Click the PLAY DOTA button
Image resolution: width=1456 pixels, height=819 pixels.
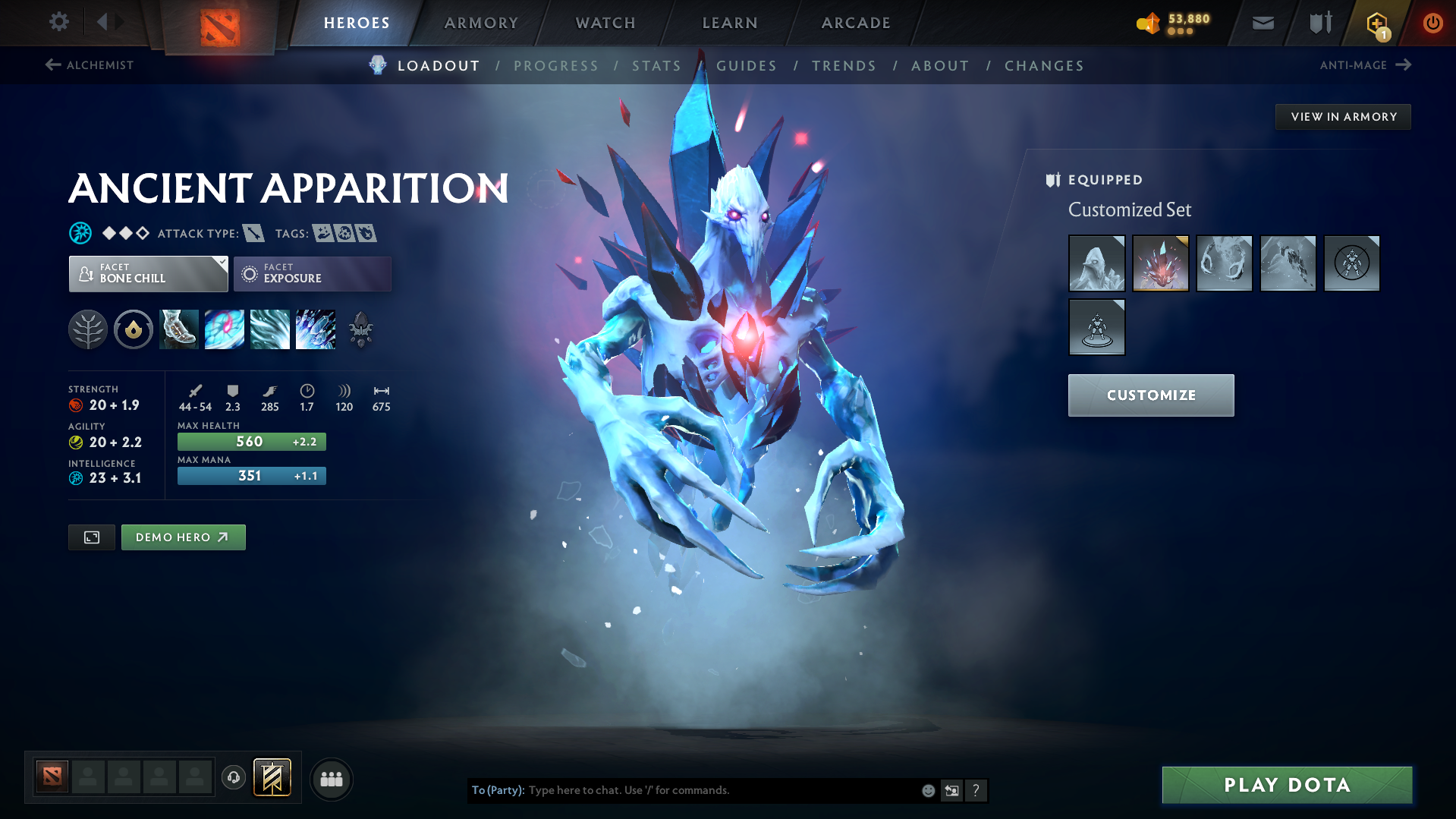pos(1286,785)
